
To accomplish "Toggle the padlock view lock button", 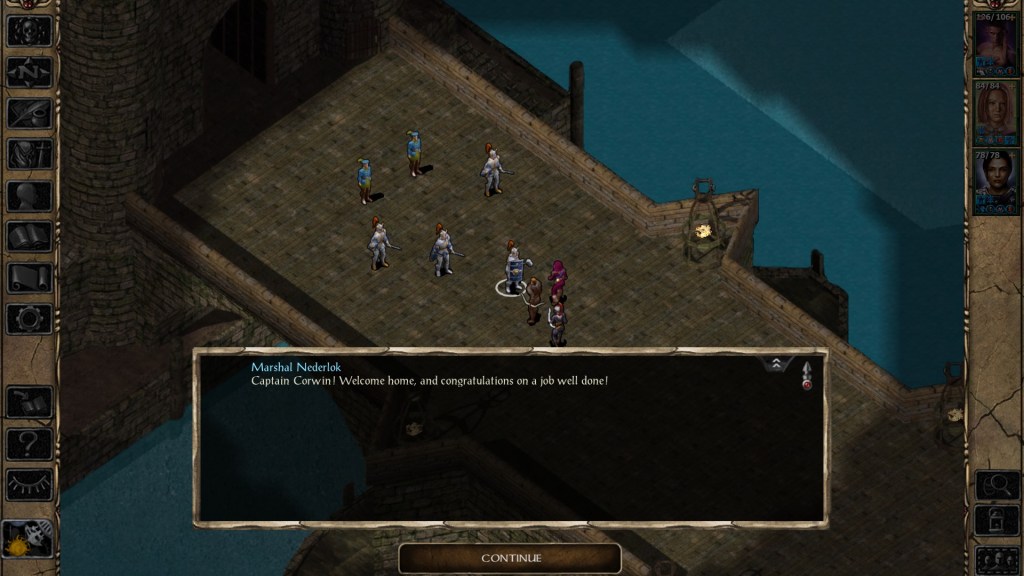I will (995, 521).
